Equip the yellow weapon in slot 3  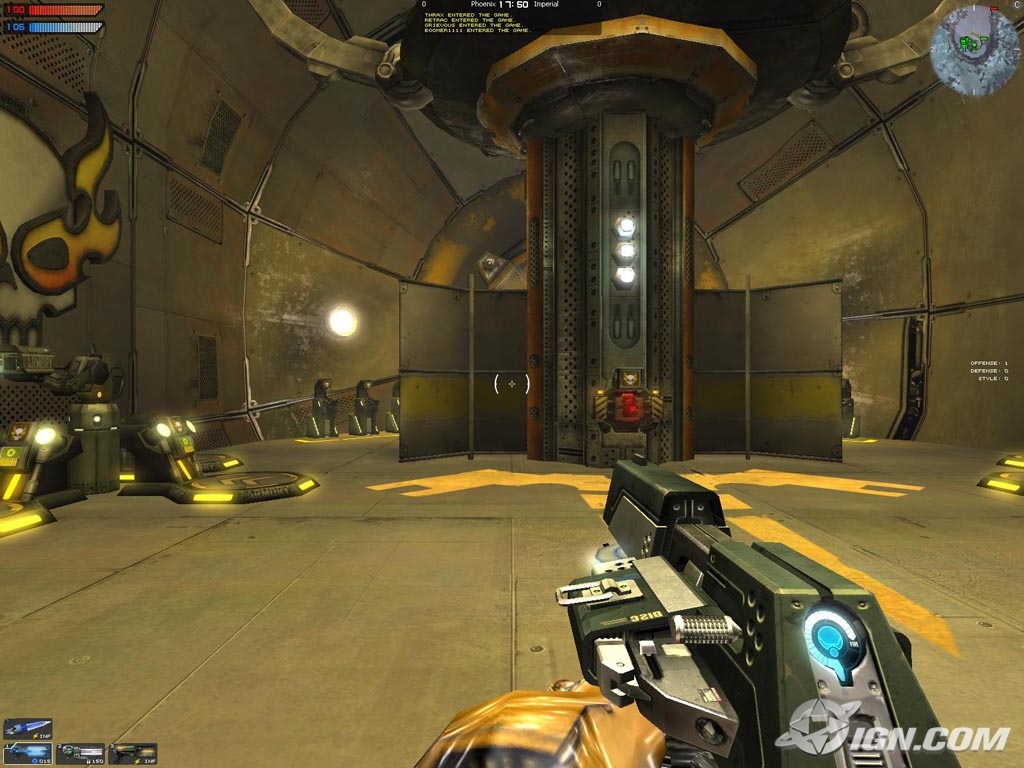(133, 753)
